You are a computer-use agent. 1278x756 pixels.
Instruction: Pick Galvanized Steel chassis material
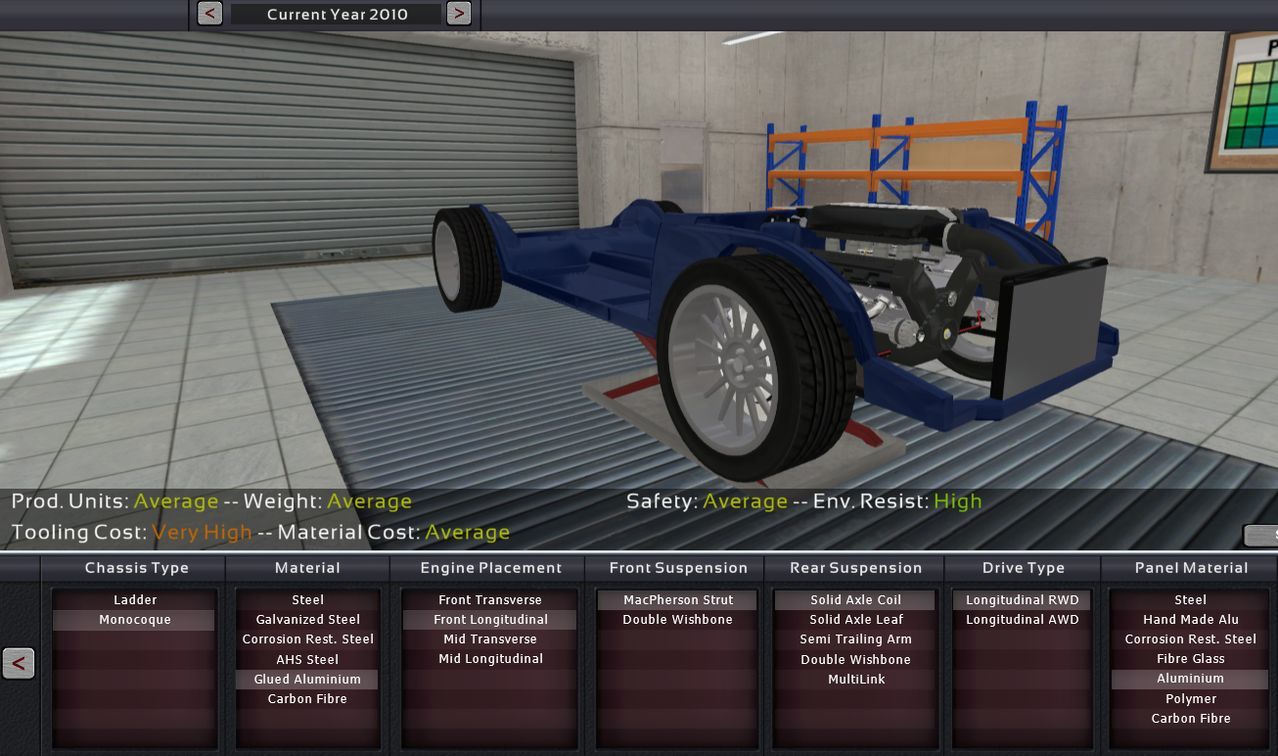click(x=308, y=620)
